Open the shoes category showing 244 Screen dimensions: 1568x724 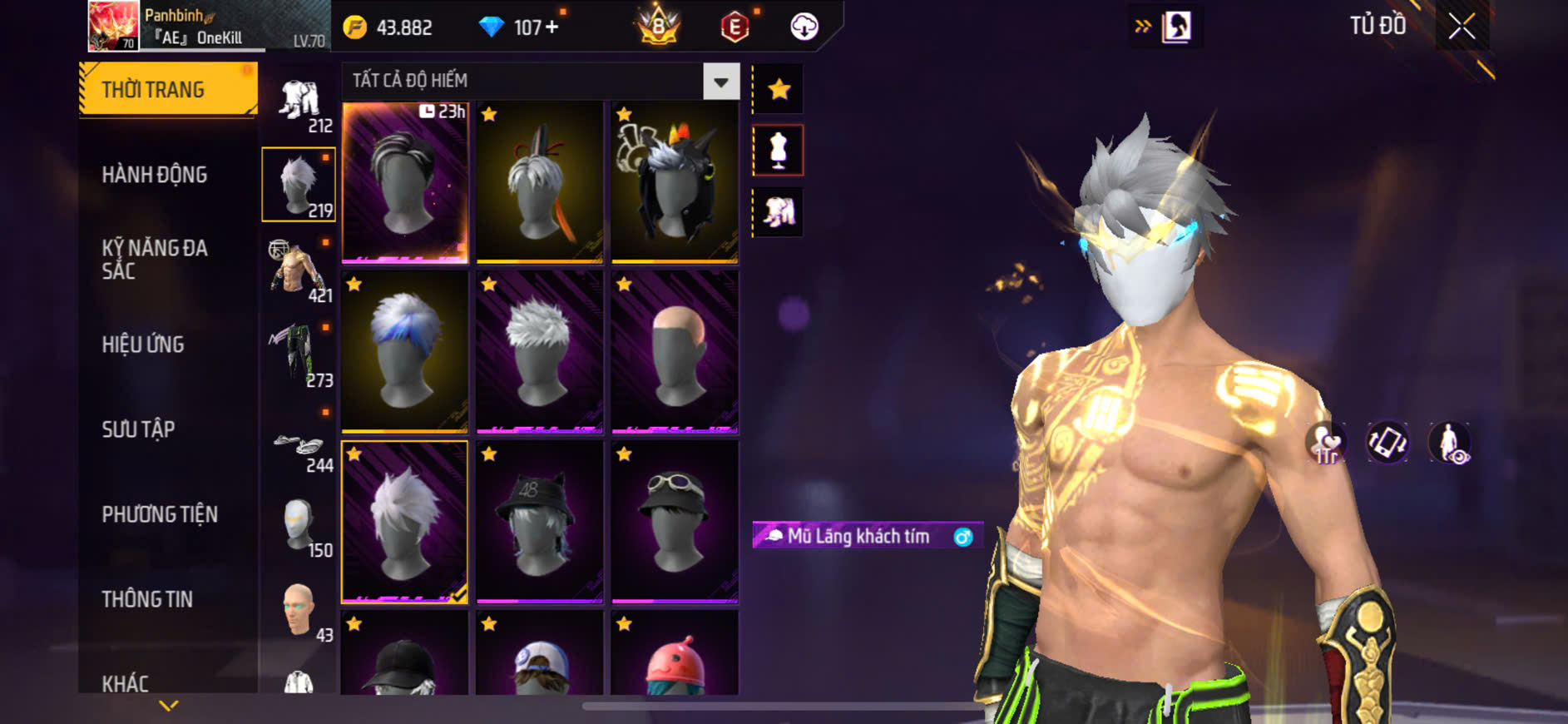[x=299, y=447]
